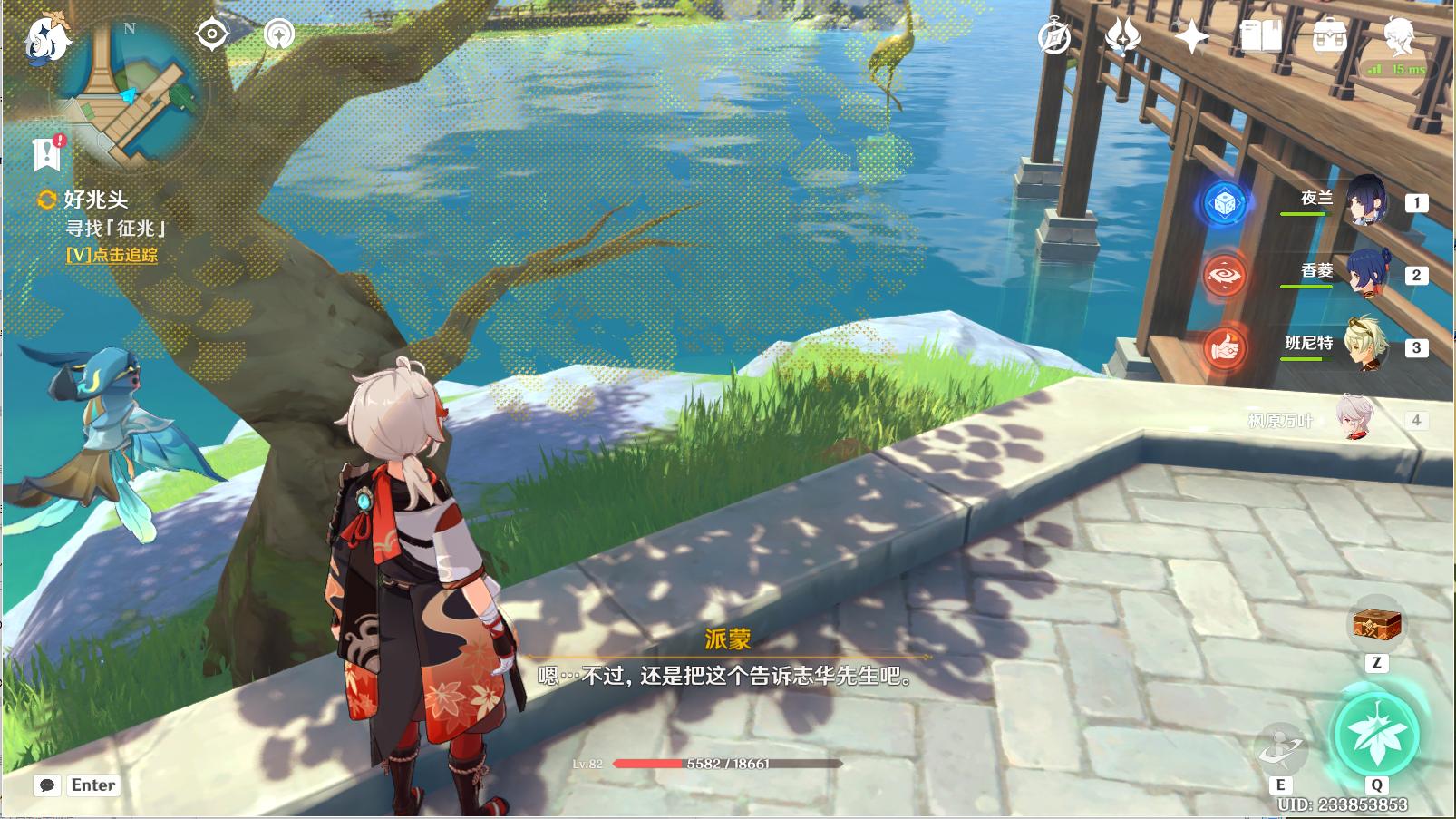Select the 好兆头 quest tracker
The width and height of the screenshot is (1456, 819).
coord(94,200)
